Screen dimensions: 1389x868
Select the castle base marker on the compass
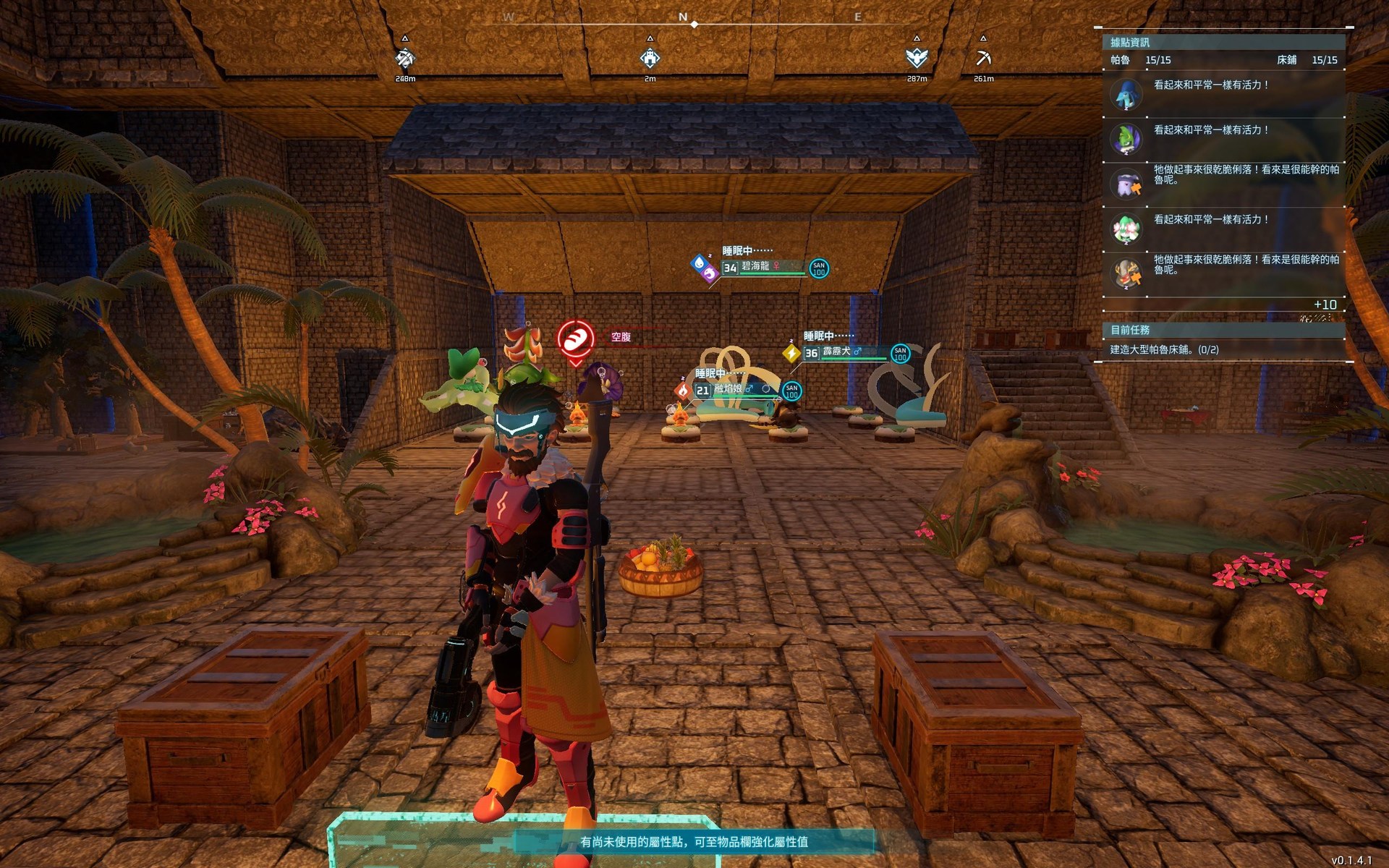click(650, 58)
